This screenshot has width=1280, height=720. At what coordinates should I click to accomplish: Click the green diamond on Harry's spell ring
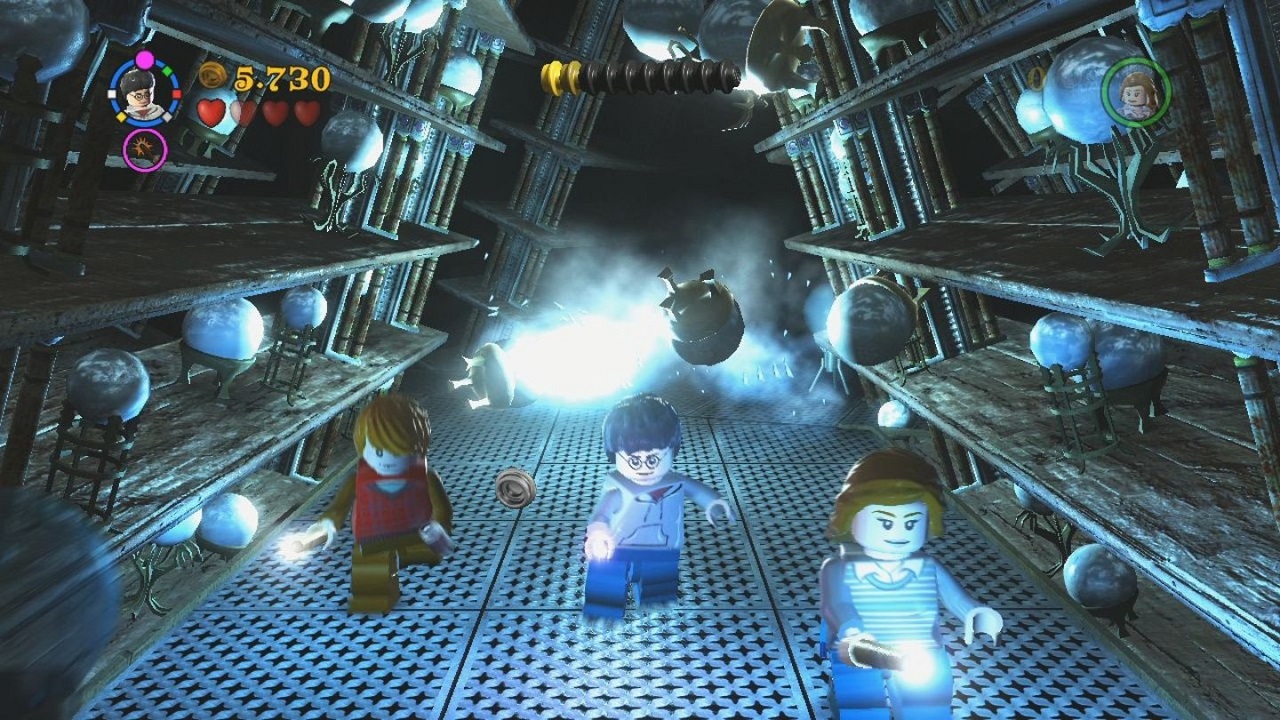tap(166, 71)
